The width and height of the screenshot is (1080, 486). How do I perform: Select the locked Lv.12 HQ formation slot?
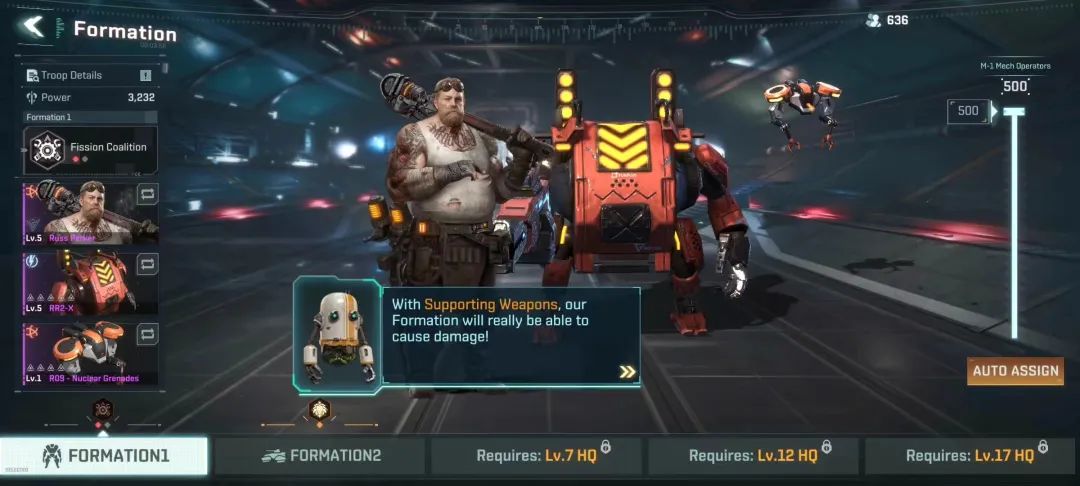pos(755,456)
